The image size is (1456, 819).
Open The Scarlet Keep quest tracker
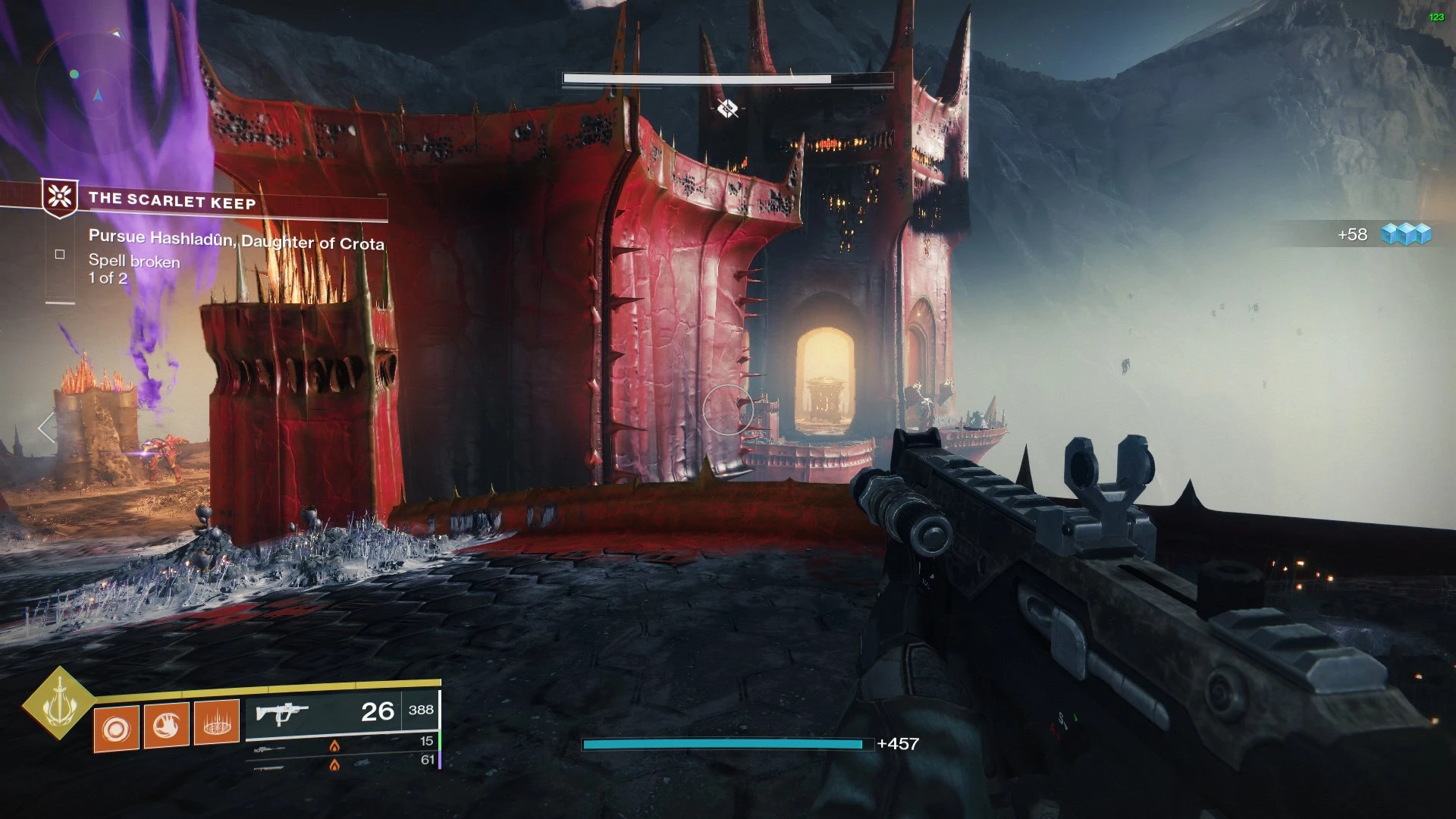click(172, 200)
